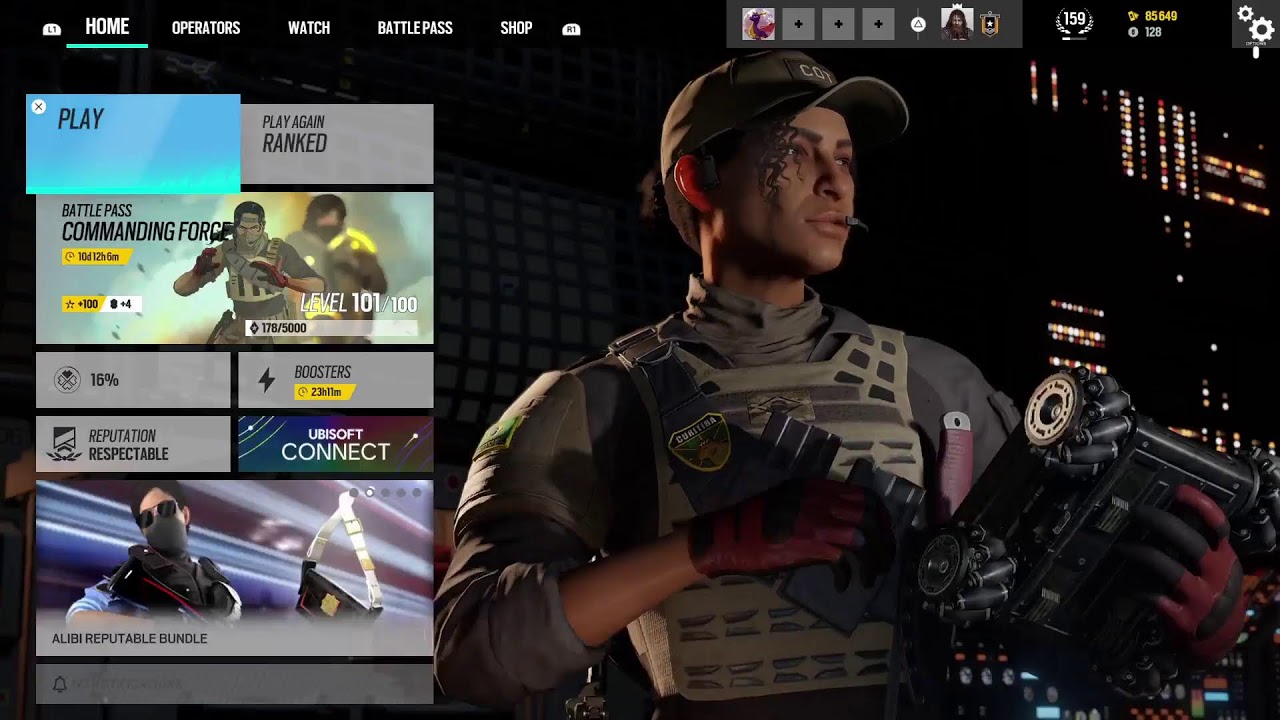View the Reputation Respectable panel
The height and width of the screenshot is (720, 1280).
click(133, 444)
